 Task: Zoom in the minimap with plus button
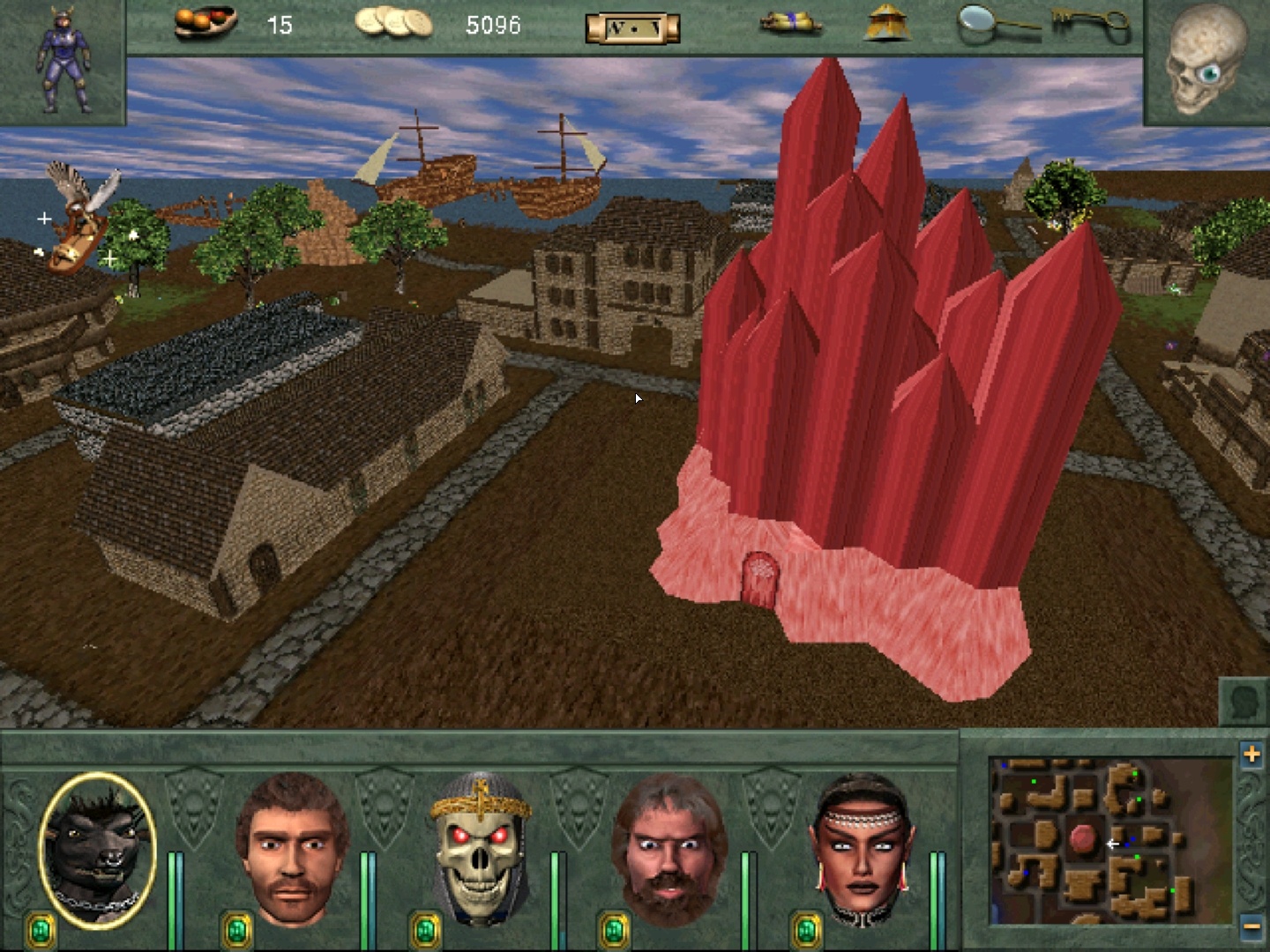(x=1251, y=755)
